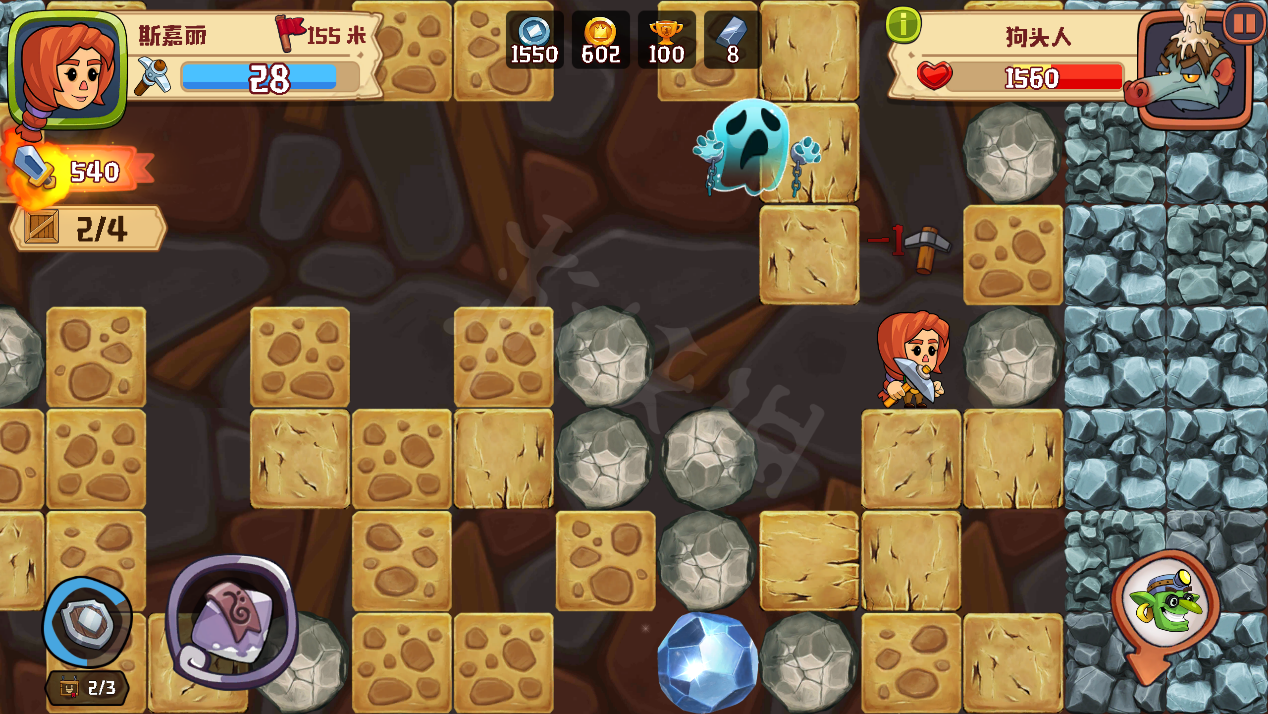This screenshot has width=1268, height=714.
Task: Use the shield skill button
Action: tap(87, 622)
